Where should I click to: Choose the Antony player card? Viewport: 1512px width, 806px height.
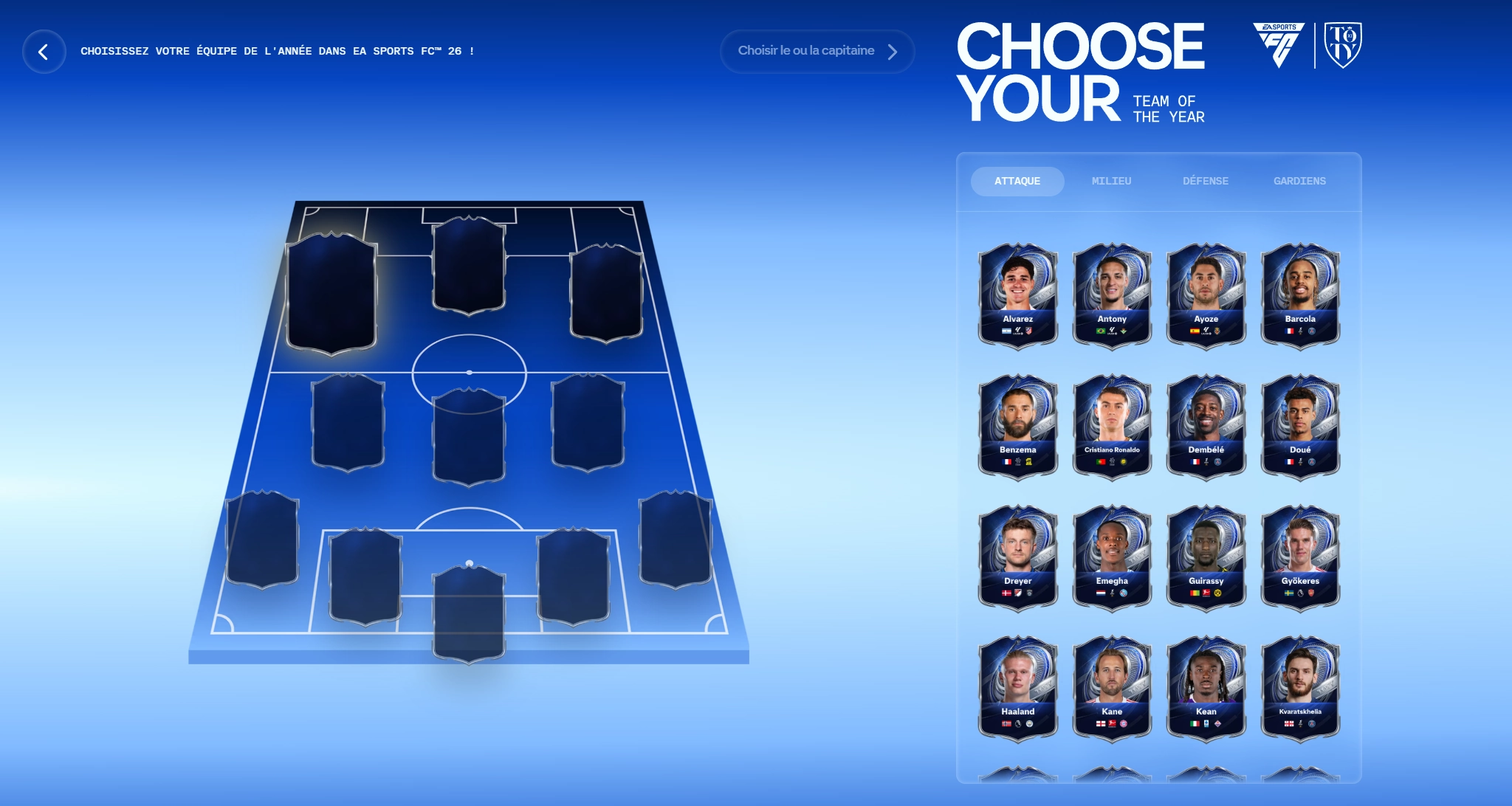tap(1112, 294)
